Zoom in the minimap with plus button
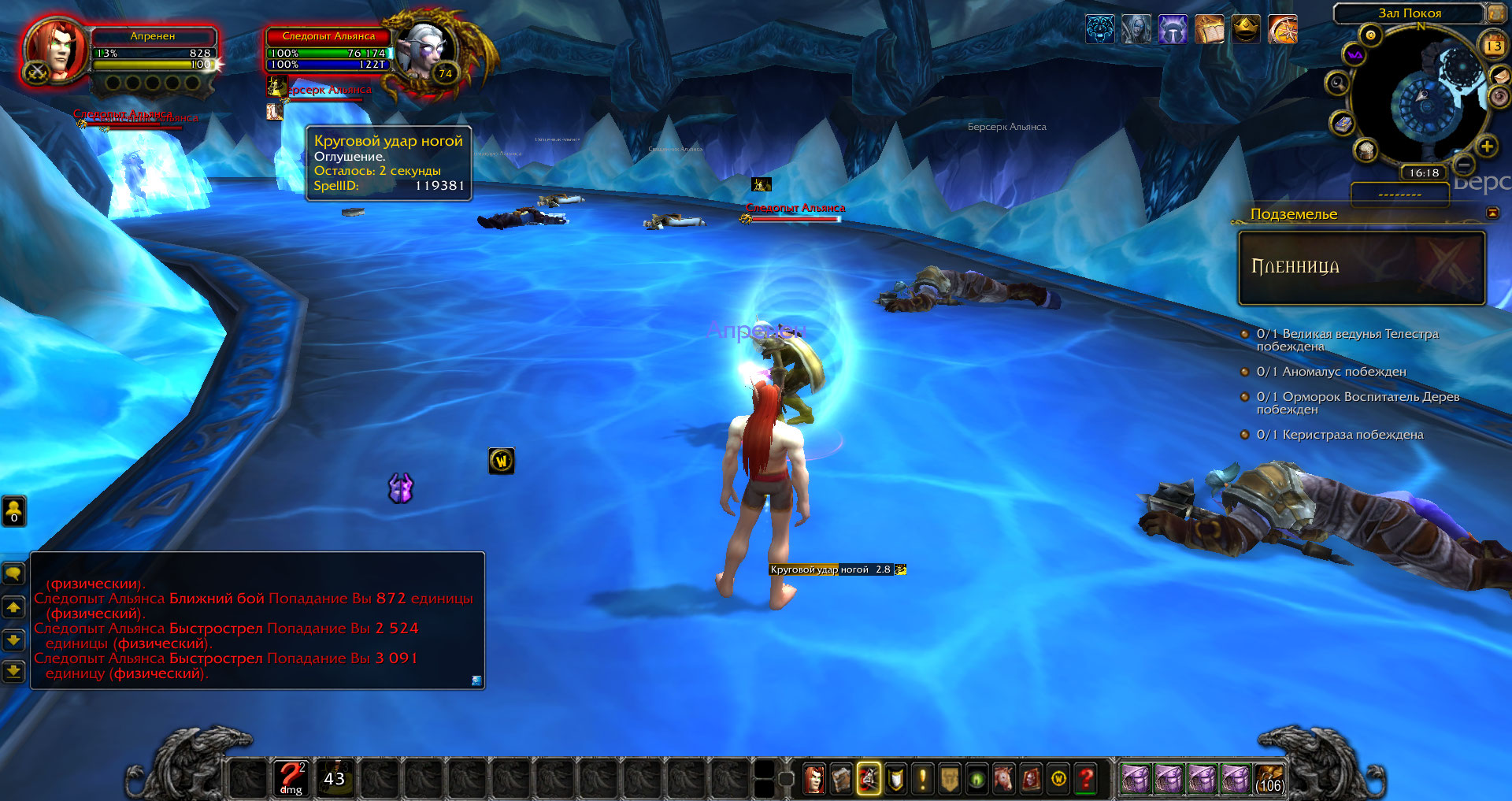 pyautogui.click(x=1487, y=146)
